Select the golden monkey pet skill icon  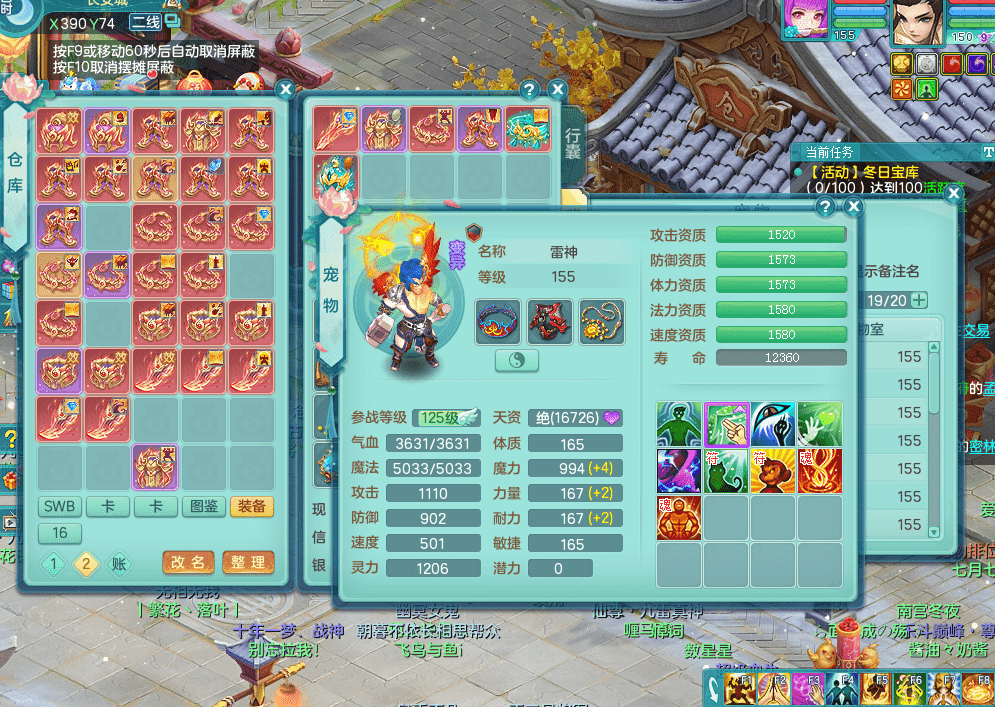[x=773, y=471]
